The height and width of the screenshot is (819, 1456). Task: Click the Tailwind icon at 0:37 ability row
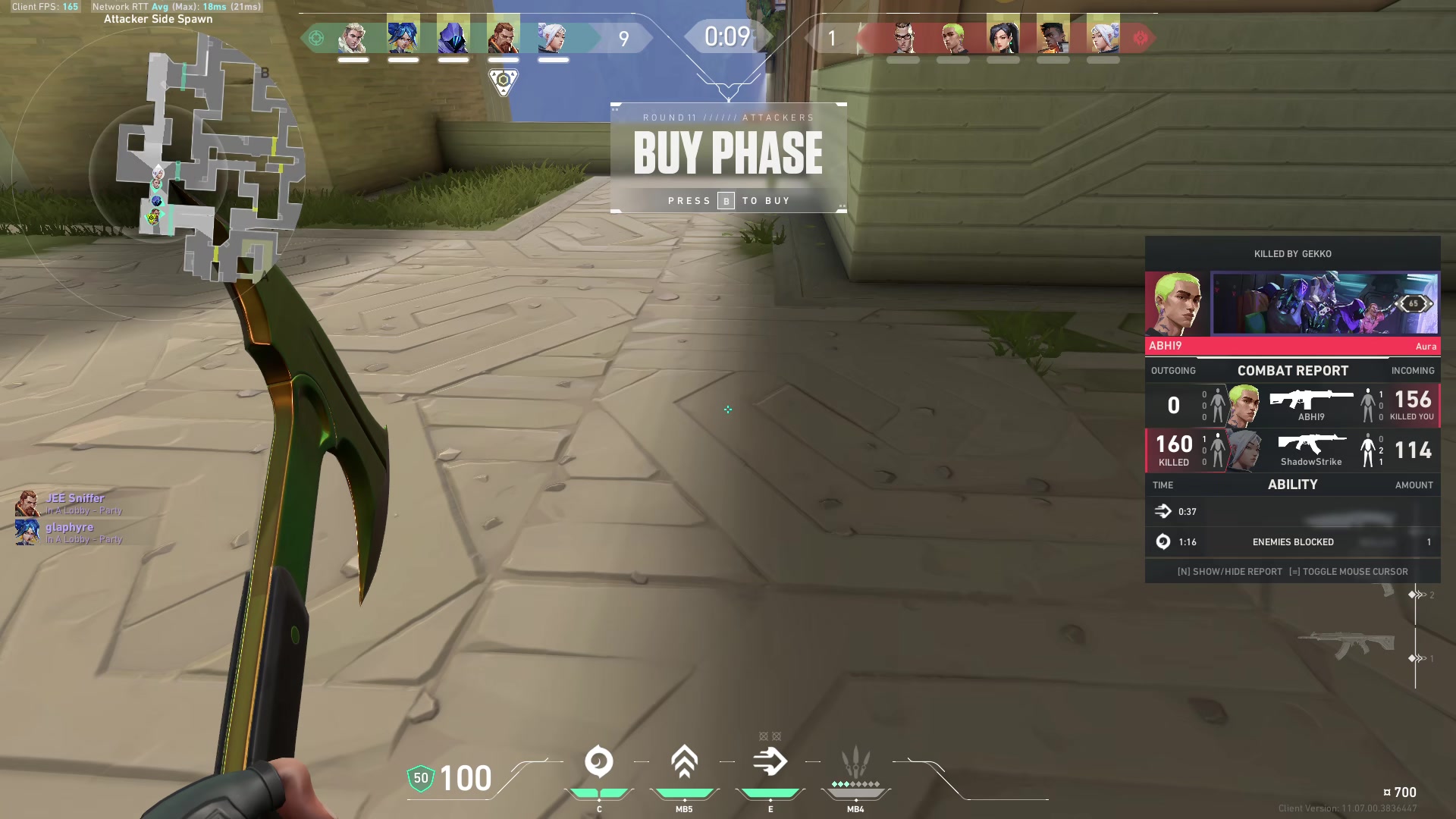click(x=1164, y=511)
